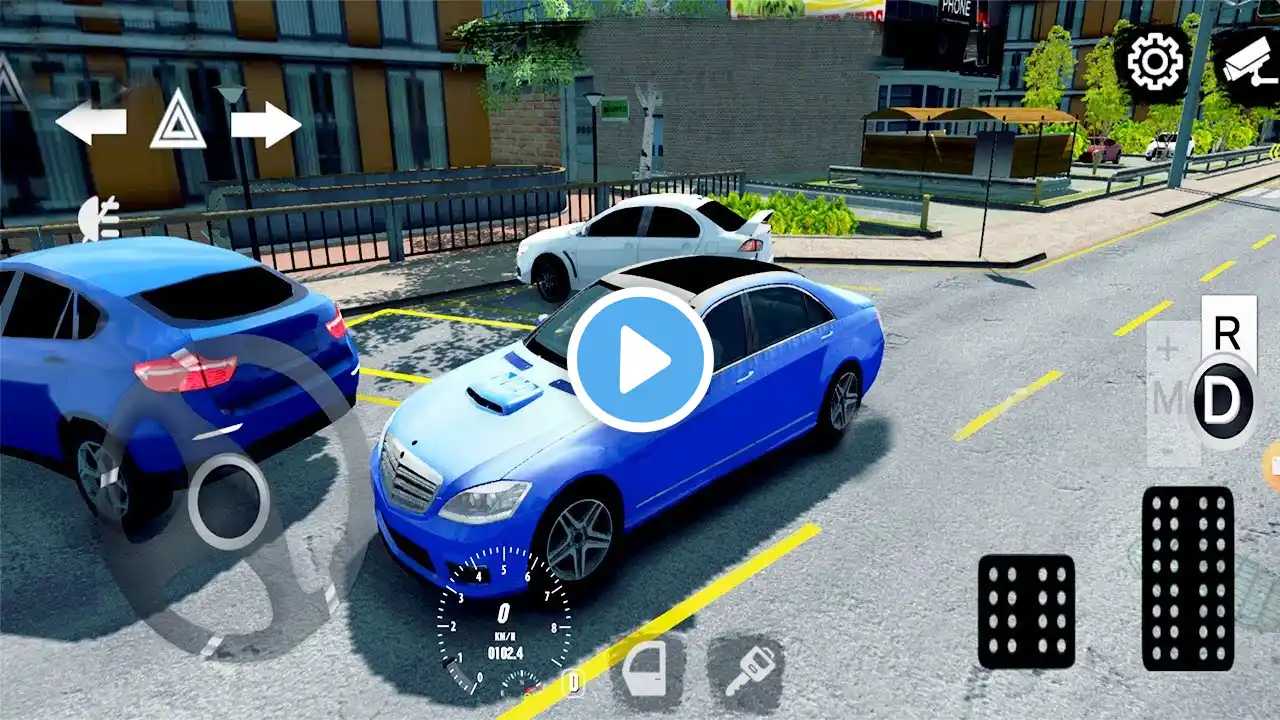Image resolution: width=1280 pixels, height=720 pixels.
Task: Toggle the headlights icon
Action: [100, 218]
